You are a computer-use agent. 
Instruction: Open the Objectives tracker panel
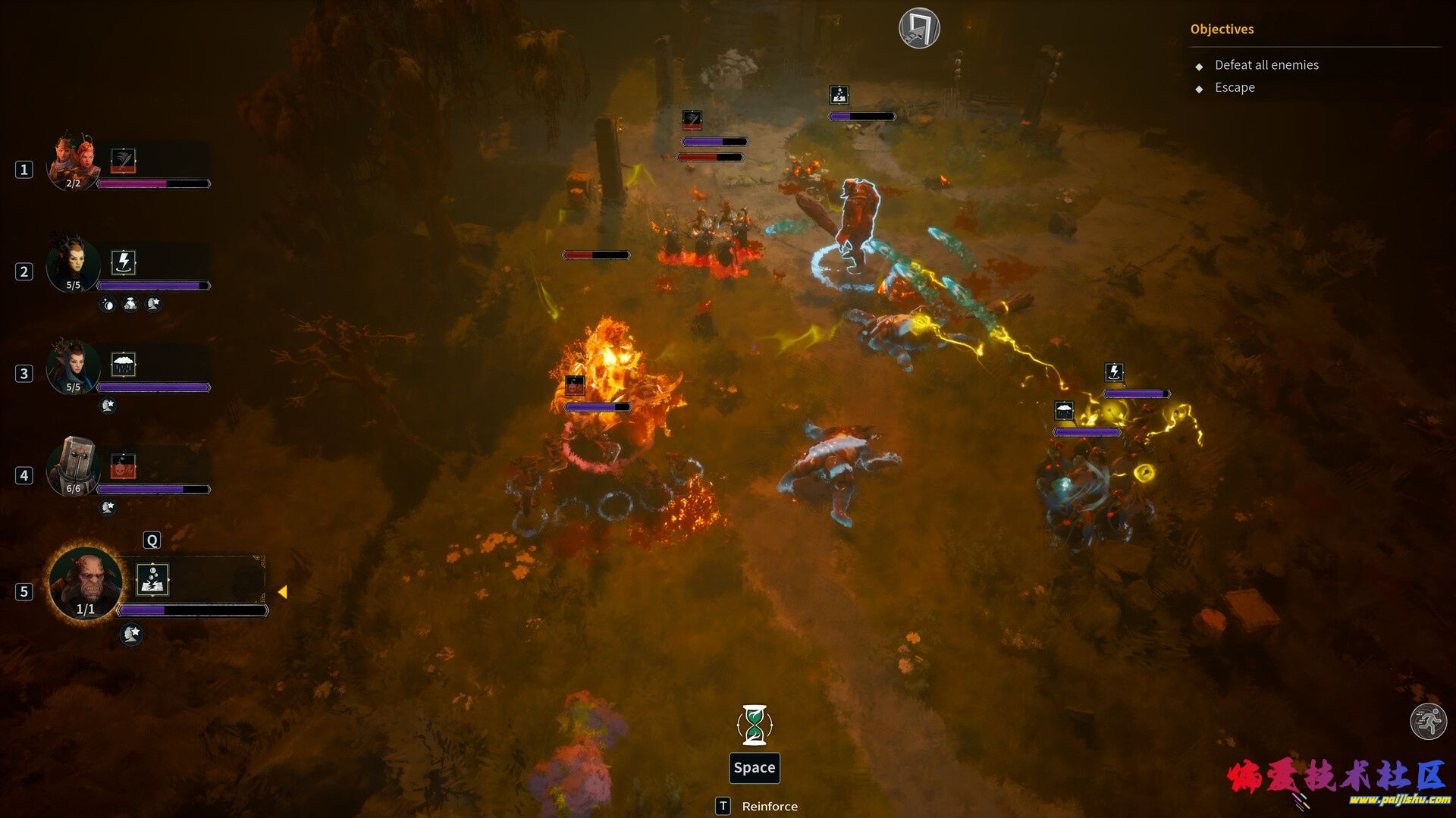1222,29
